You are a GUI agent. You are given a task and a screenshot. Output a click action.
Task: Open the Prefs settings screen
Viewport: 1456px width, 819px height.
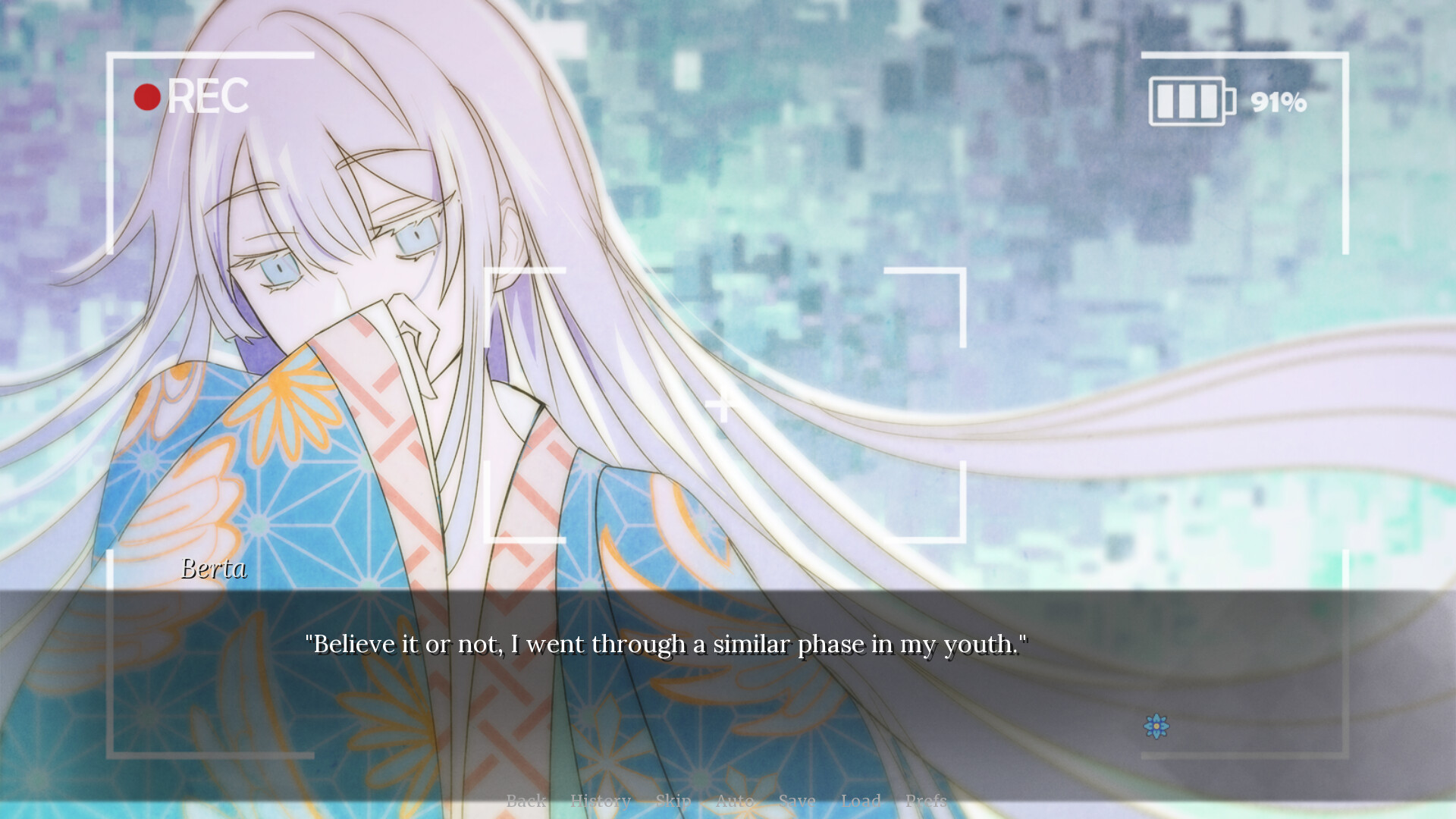point(927,800)
